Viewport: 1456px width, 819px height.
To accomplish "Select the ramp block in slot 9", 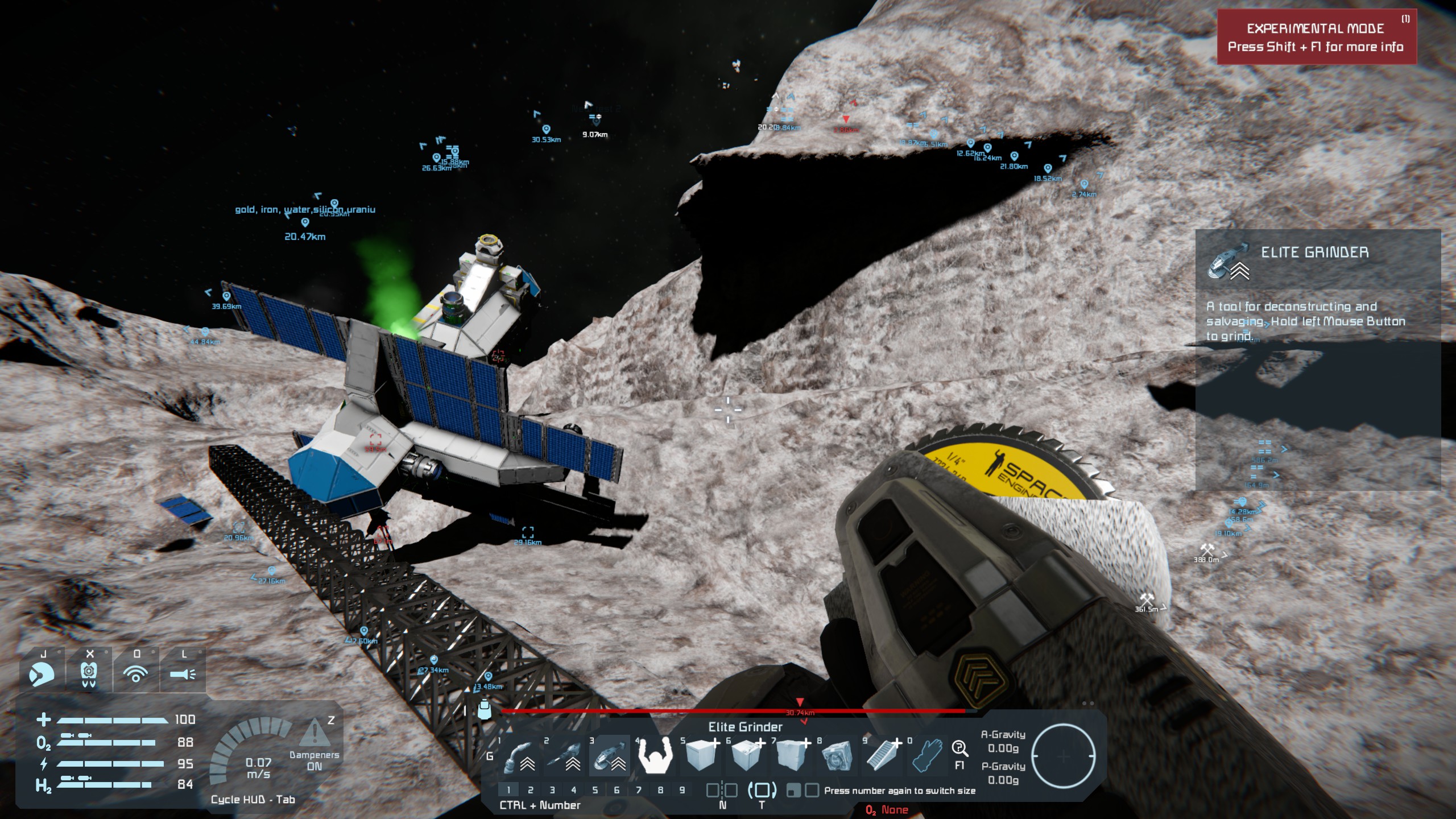I will 882,756.
